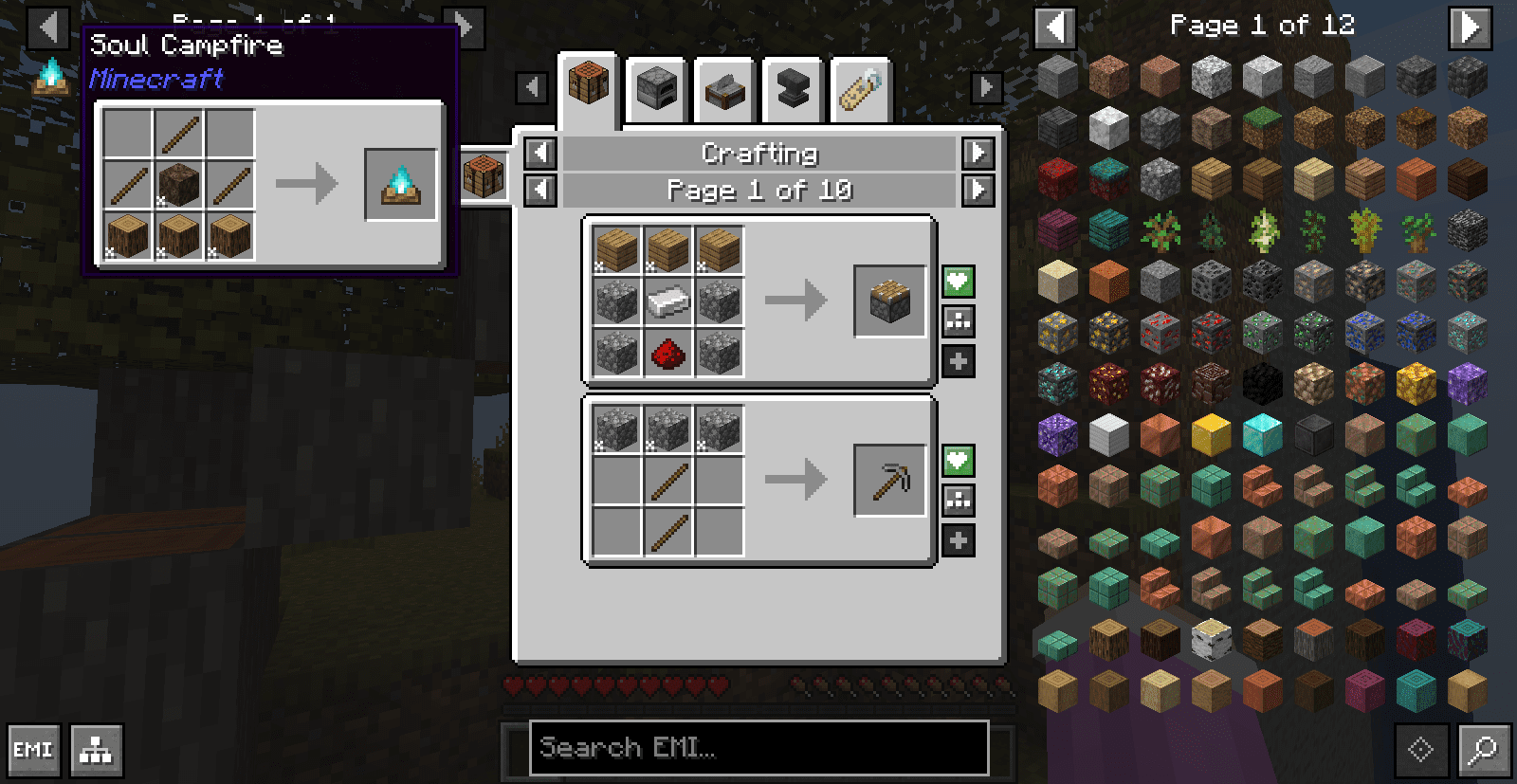The height and width of the screenshot is (784, 1517).
Task: Select the smithing table tab
Action: coord(793,91)
